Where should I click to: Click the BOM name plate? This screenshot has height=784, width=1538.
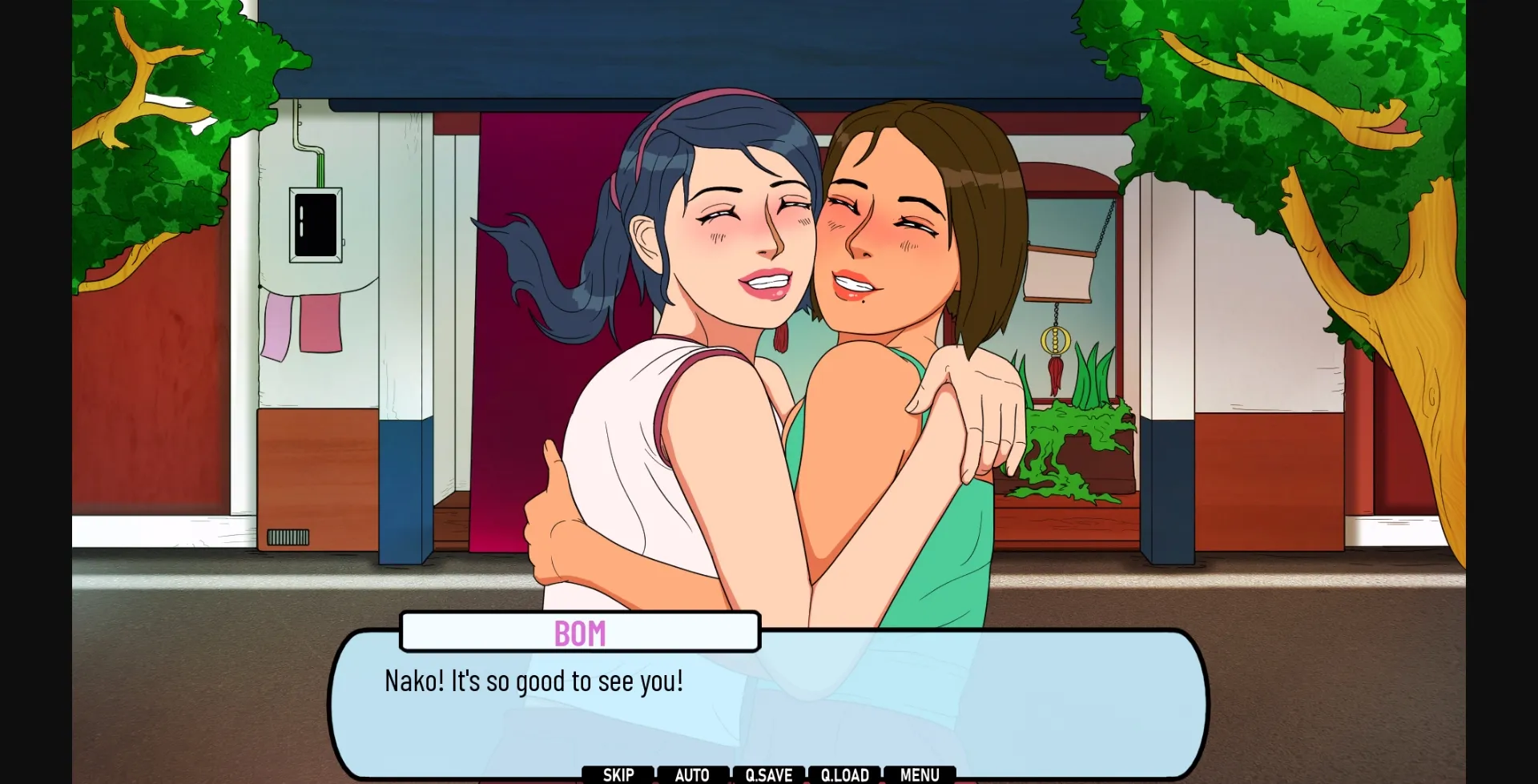point(582,633)
